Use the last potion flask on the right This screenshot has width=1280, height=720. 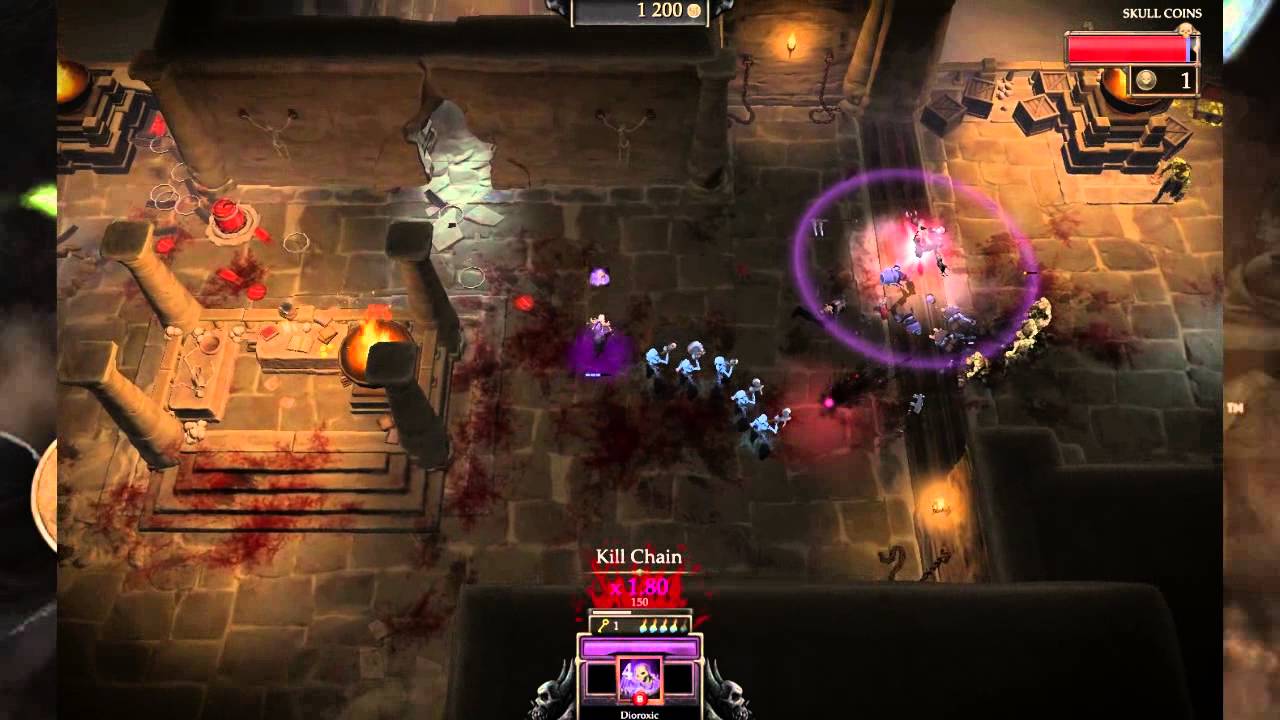click(683, 627)
